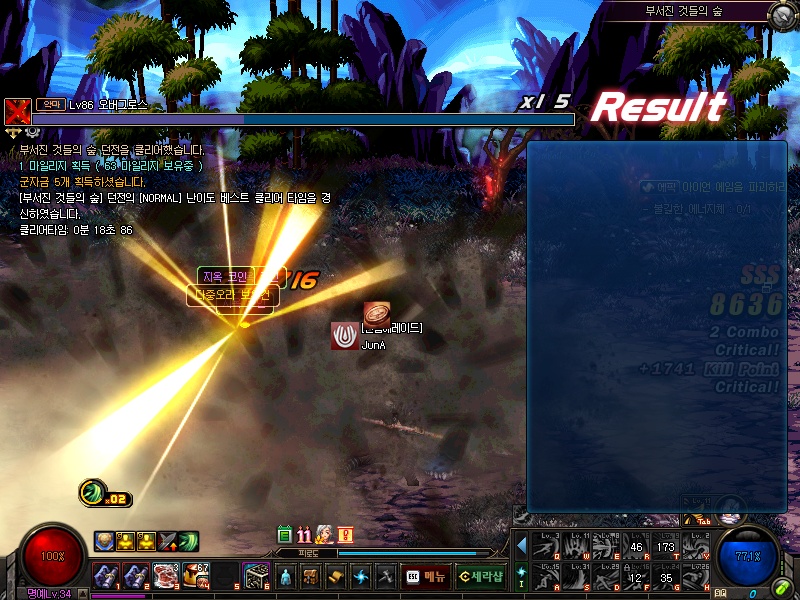Click the green pill button beside the mana orb
800x600 pixels.
pyautogui.click(x=781, y=588)
